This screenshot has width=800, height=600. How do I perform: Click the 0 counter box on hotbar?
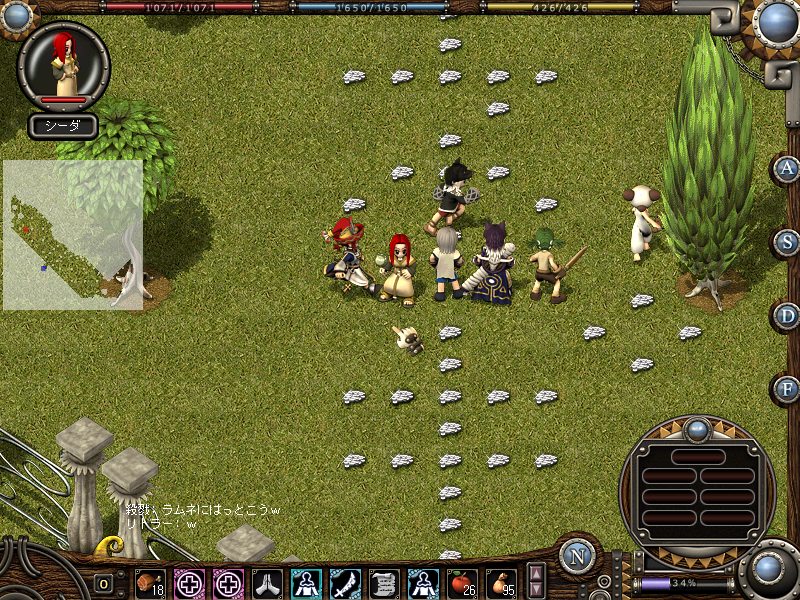click(104, 583)
